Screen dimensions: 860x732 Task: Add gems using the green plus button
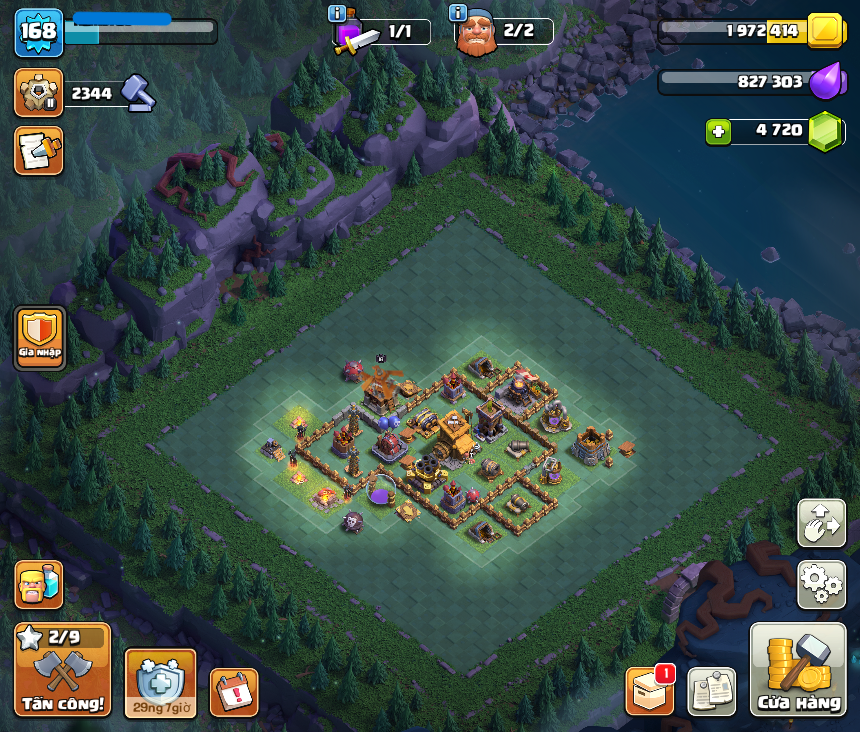[717, 131]
